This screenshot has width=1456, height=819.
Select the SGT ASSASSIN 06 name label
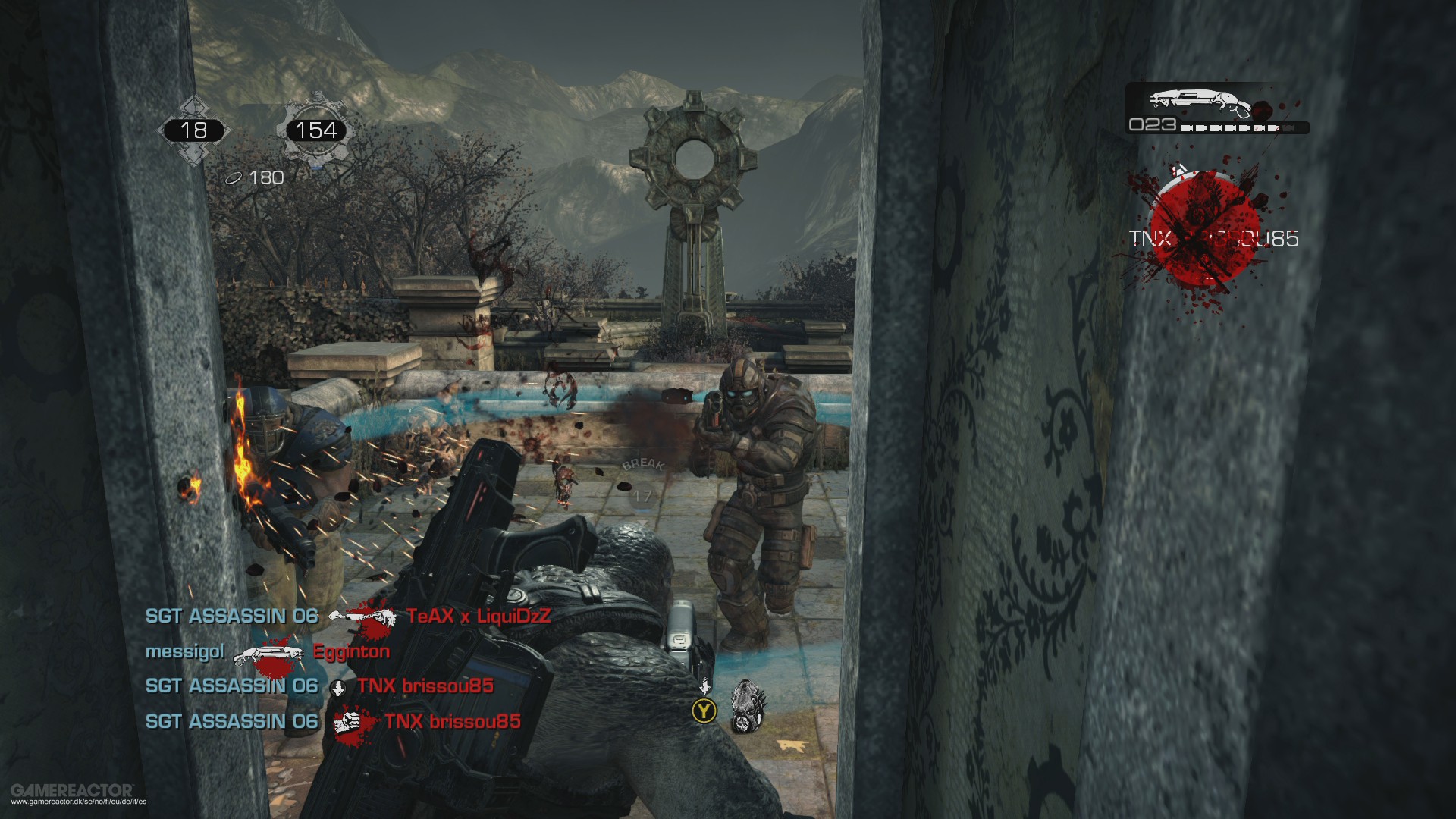[231, 617]
